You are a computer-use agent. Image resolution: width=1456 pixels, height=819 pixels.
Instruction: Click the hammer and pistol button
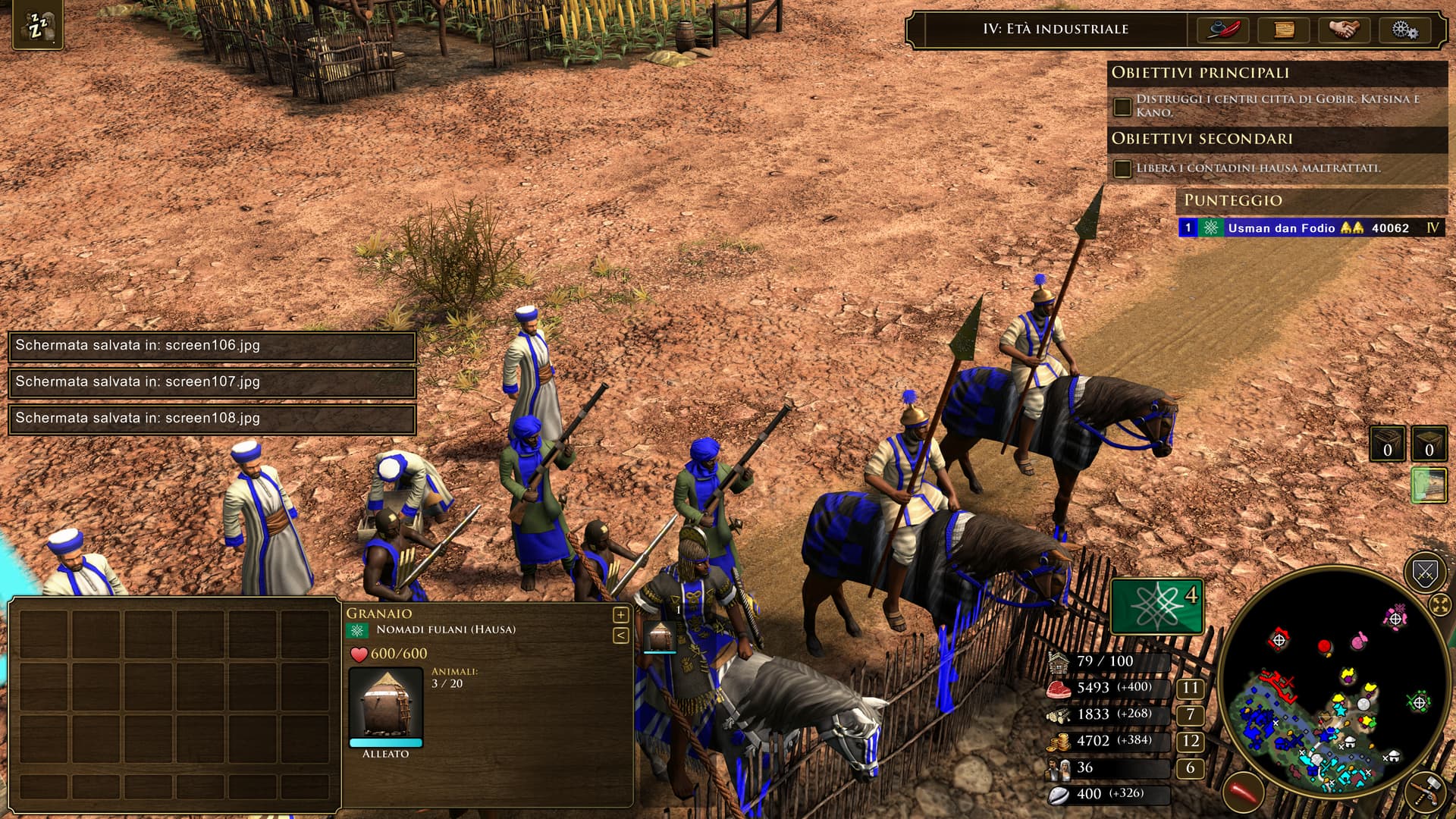1424,792
